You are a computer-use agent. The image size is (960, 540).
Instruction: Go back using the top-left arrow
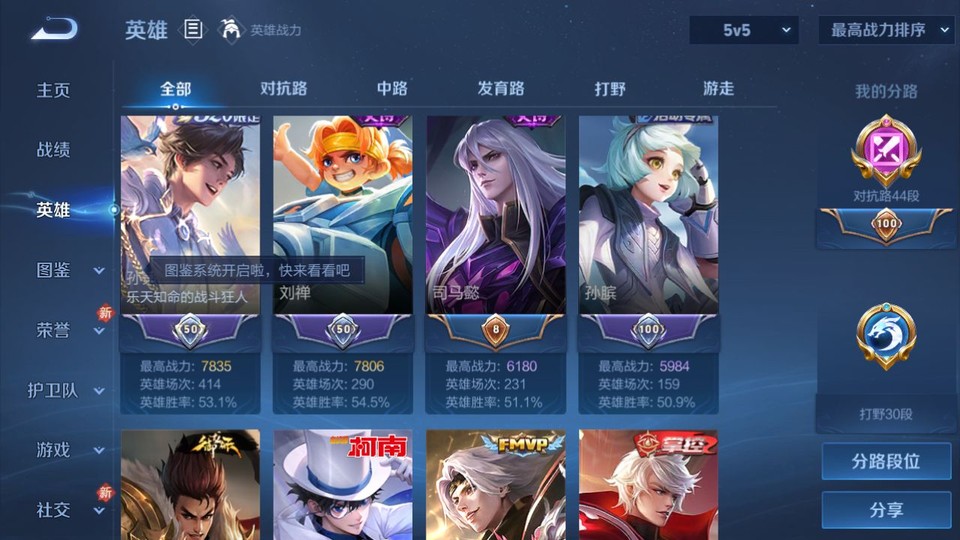pos(54,30)
